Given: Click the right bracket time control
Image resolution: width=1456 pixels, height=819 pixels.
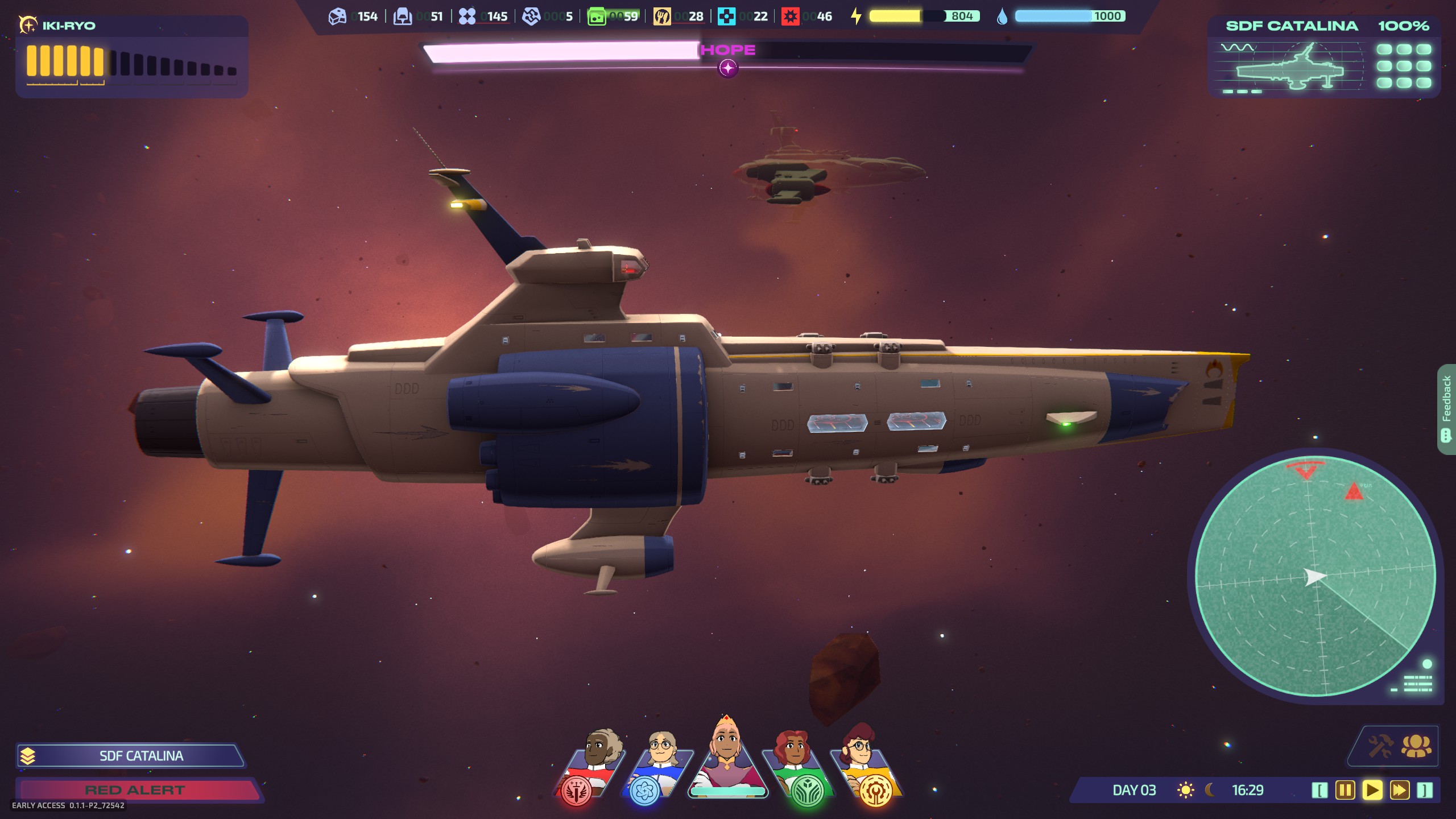Looking at the screenshot, I should pyautogui.click(x=1425, y=790).
